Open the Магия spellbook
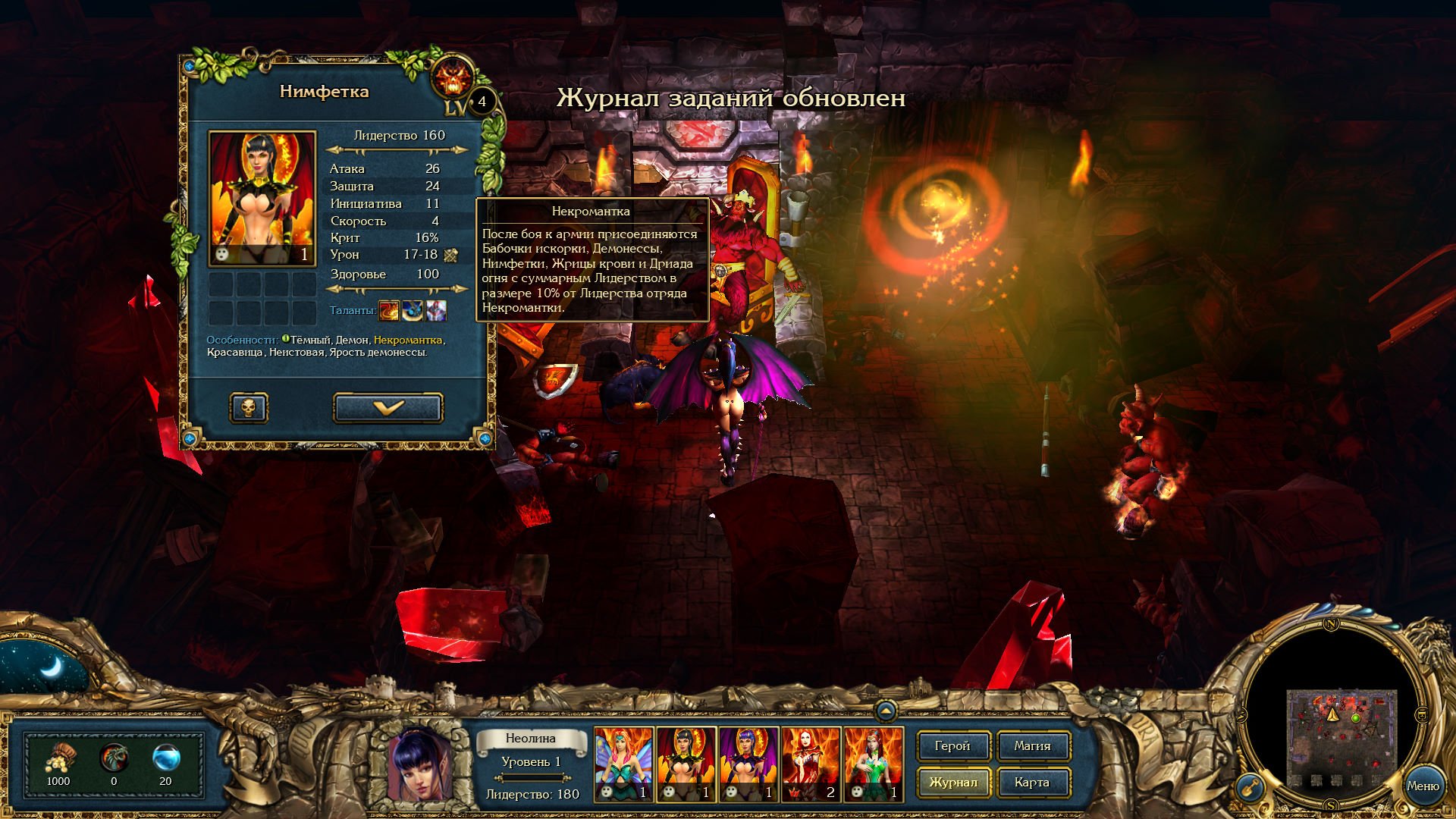The image size is (1456, 819). pos(1032,746)
